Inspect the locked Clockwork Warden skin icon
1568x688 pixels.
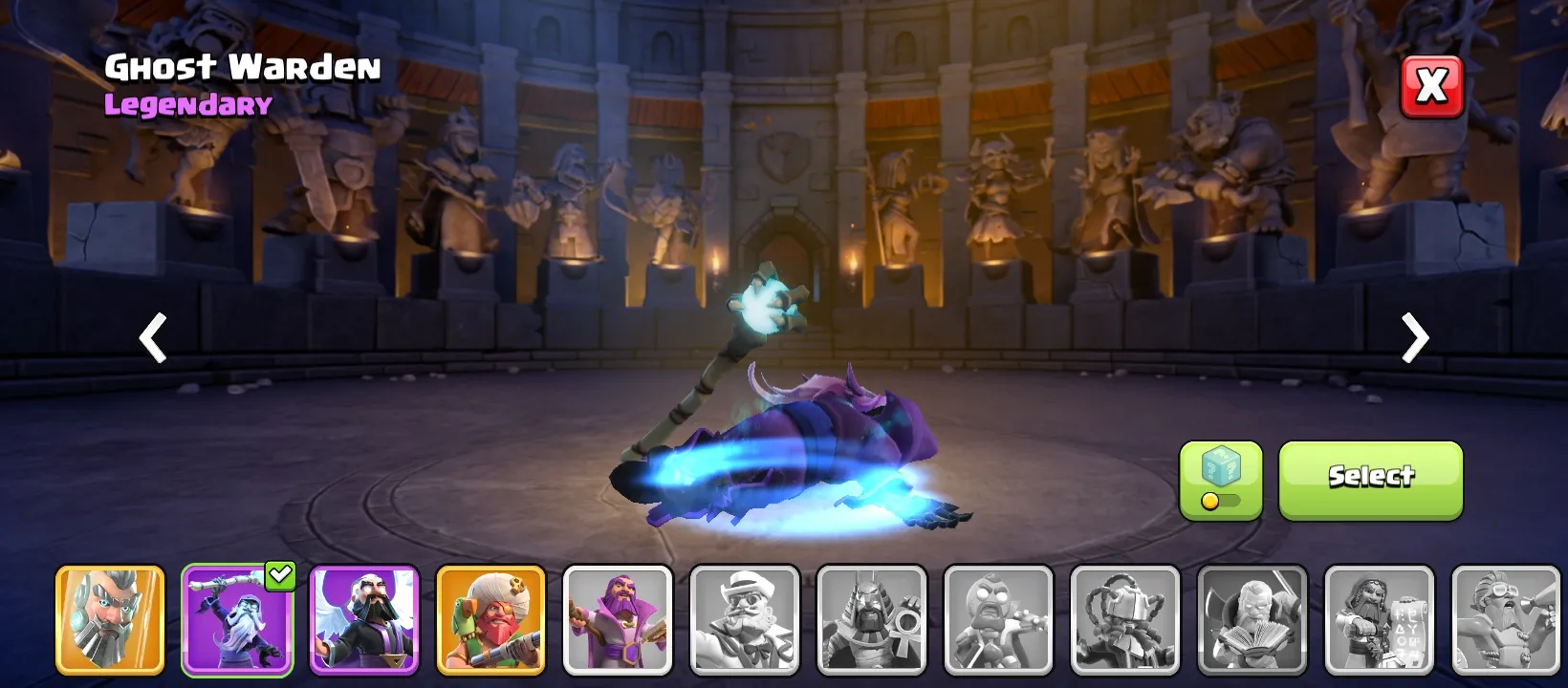pos(1125,621)
